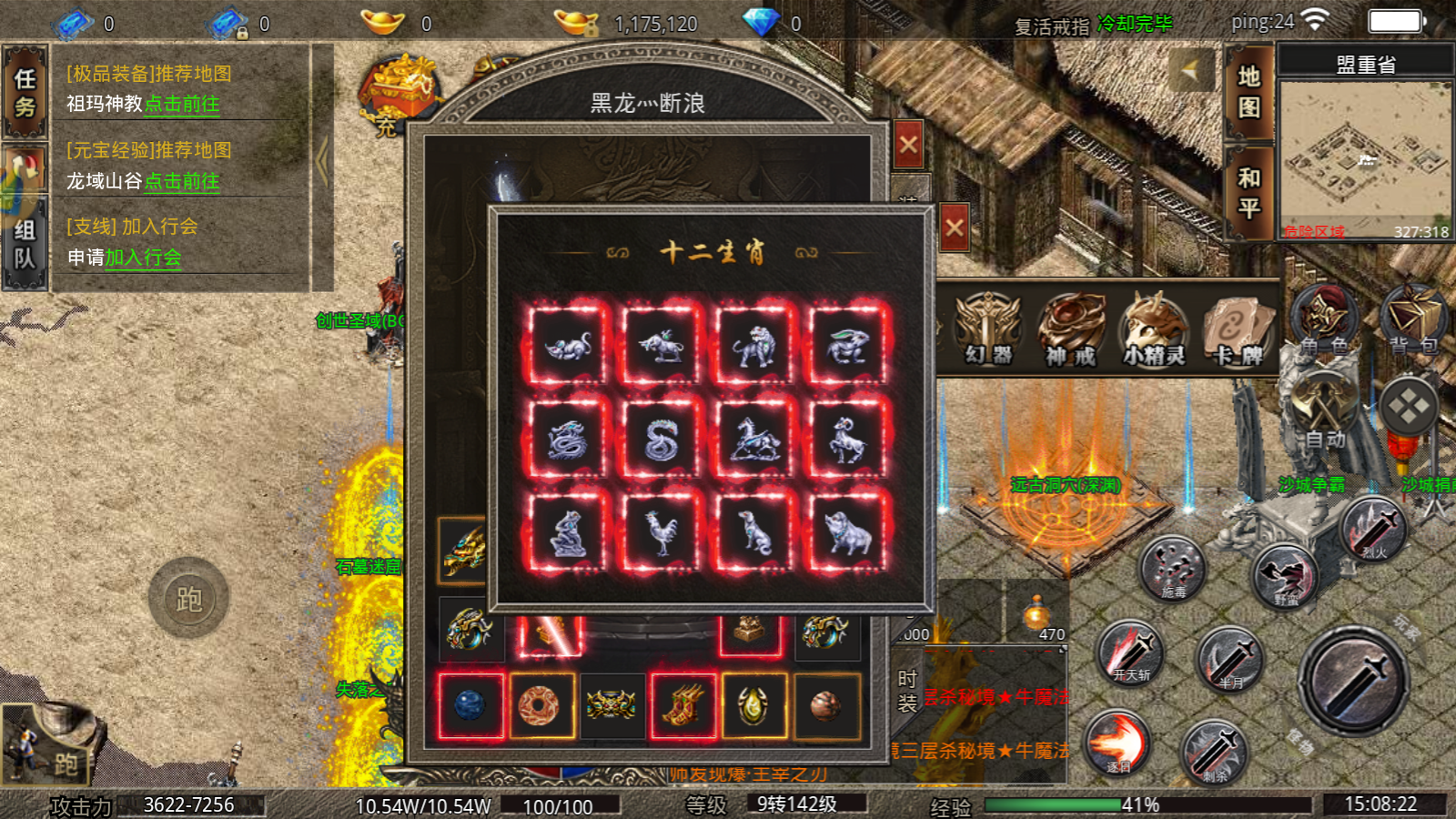This screenshot has height=819, width=1456.
Task: Click the 加入行会 guild link
Action: point(143,258)
